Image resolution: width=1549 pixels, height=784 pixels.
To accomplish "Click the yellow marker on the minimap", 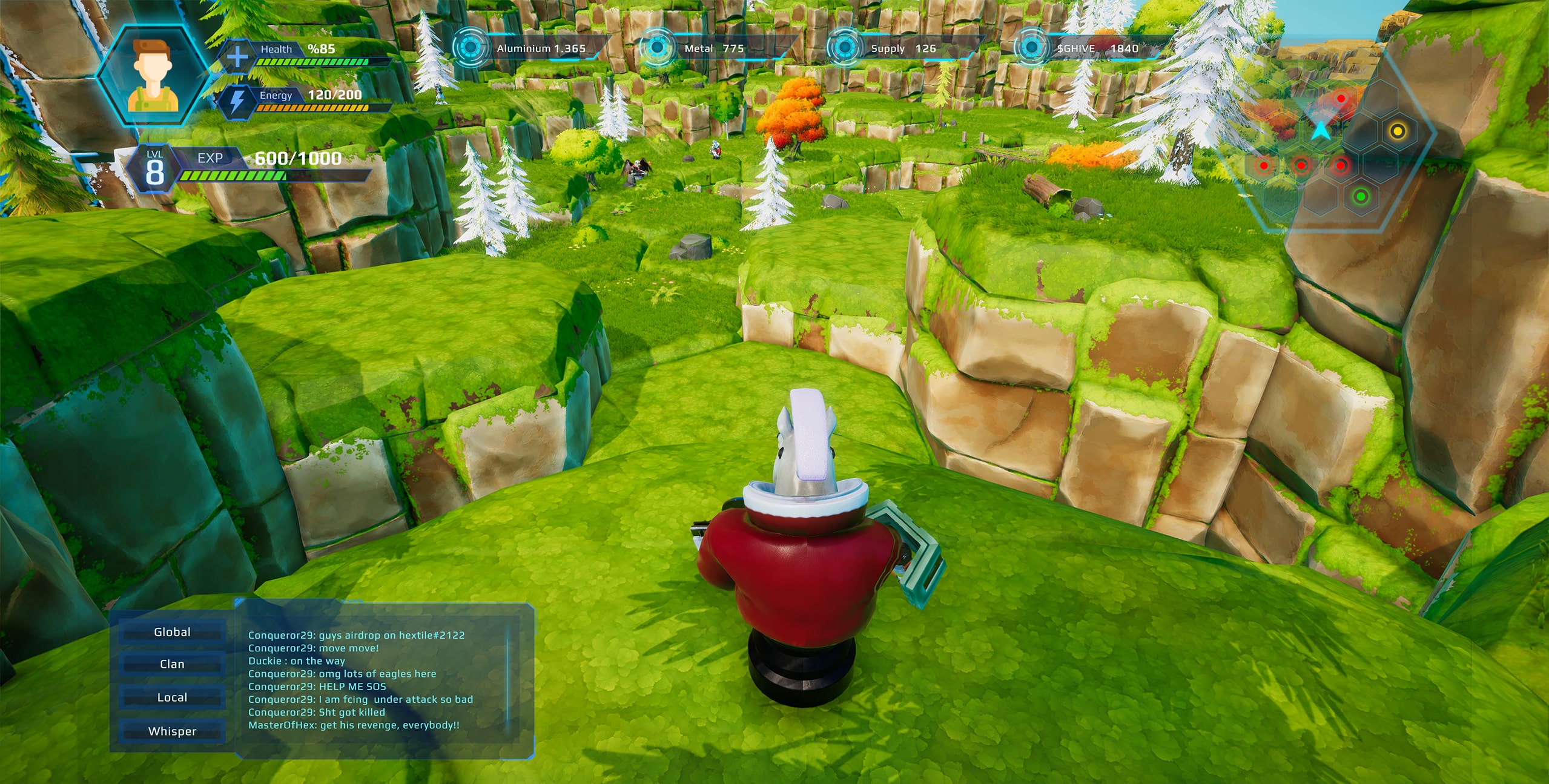I will 1397,131.
